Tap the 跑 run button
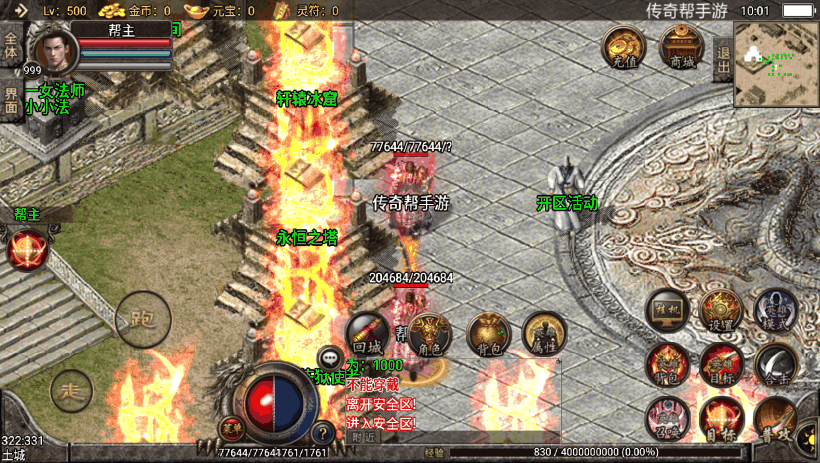Viewport: 820px width, 463px height. 143,320
